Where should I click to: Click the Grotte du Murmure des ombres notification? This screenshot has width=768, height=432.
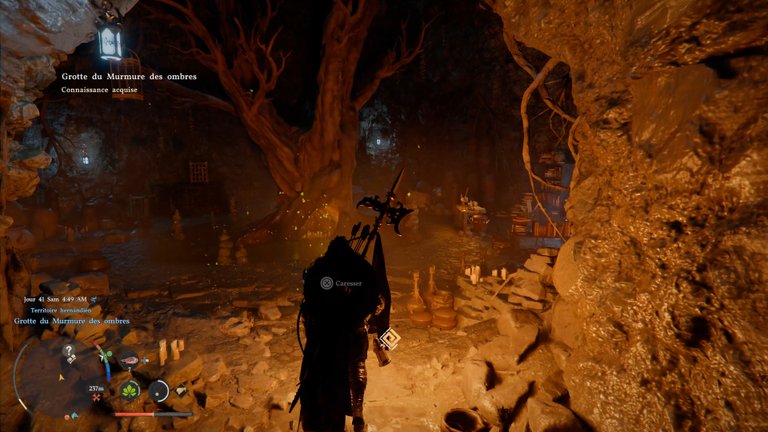pyautogui.click(x=127, y=76)
